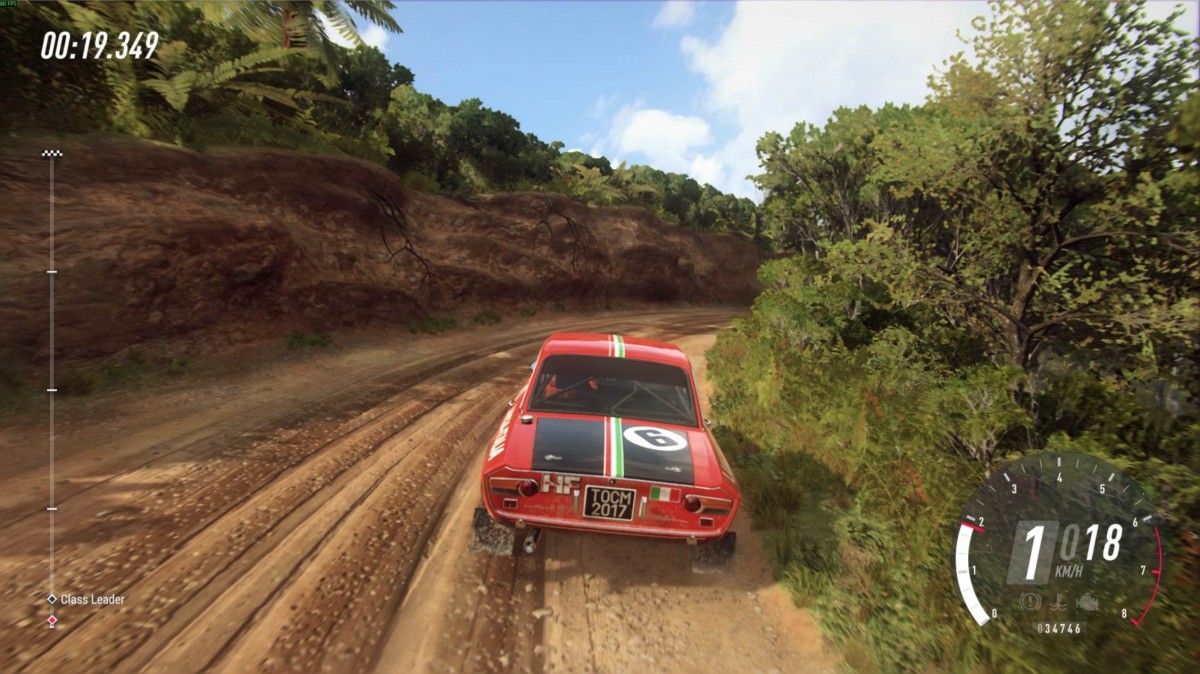
Task: Select the Class Leader marker
Action: [52, 599]
